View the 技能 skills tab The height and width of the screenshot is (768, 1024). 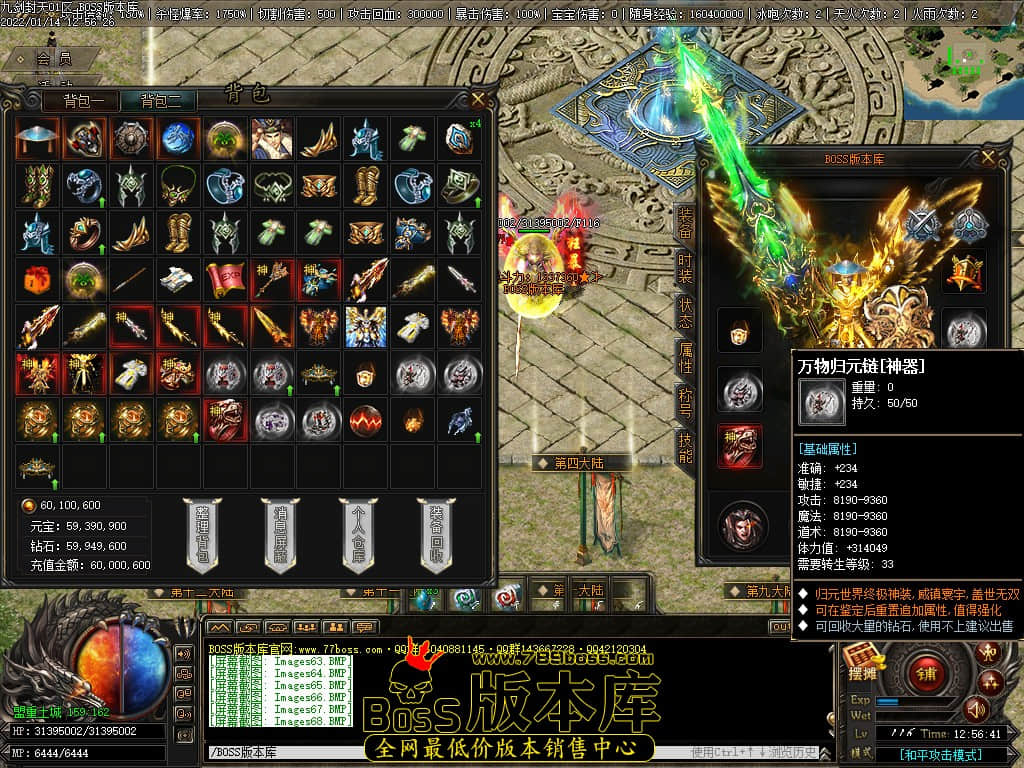click(x=685, y=449)
